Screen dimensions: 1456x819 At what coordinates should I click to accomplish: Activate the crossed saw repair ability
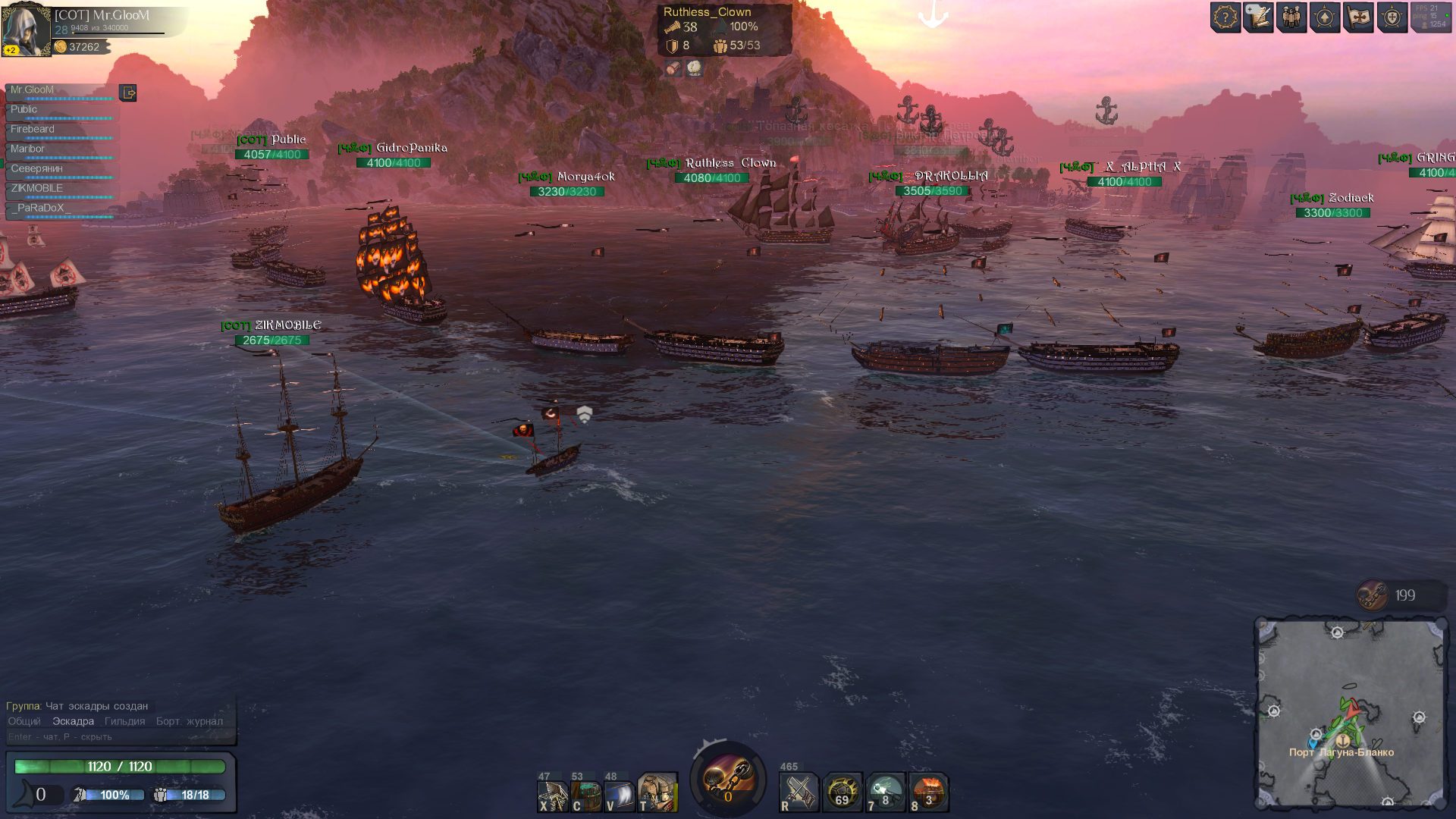pos(799,793)
